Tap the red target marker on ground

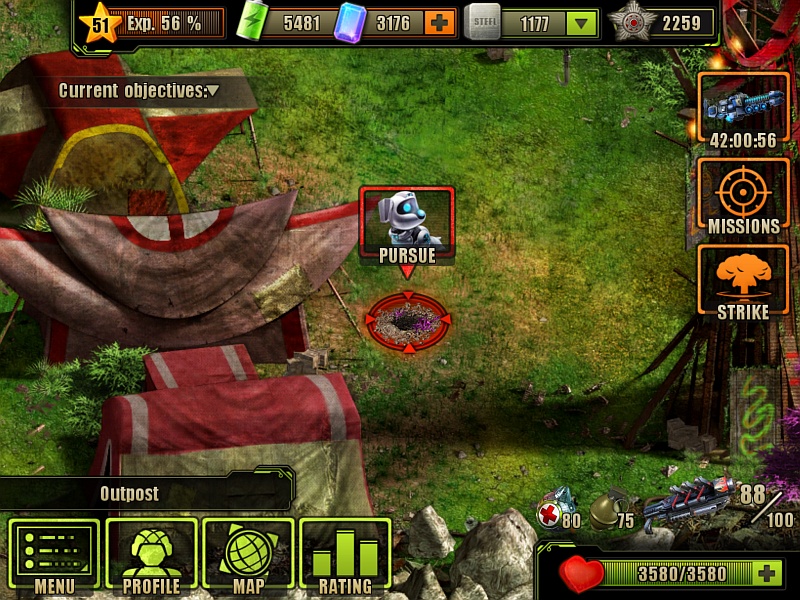click(407, 320)
